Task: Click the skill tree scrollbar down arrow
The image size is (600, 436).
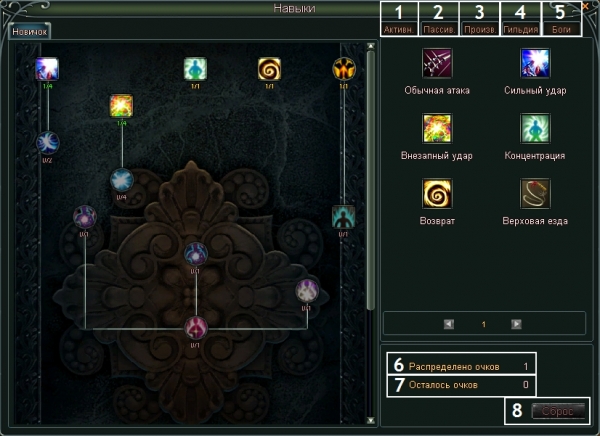Action: click(372, 420)
